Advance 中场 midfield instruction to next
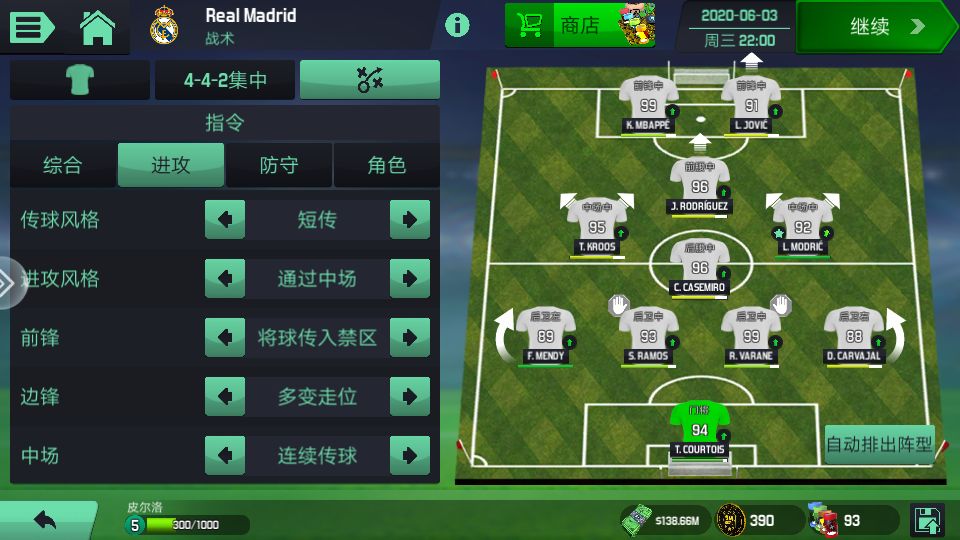Viewport: 960px width, 540px height. coord(410,456)
